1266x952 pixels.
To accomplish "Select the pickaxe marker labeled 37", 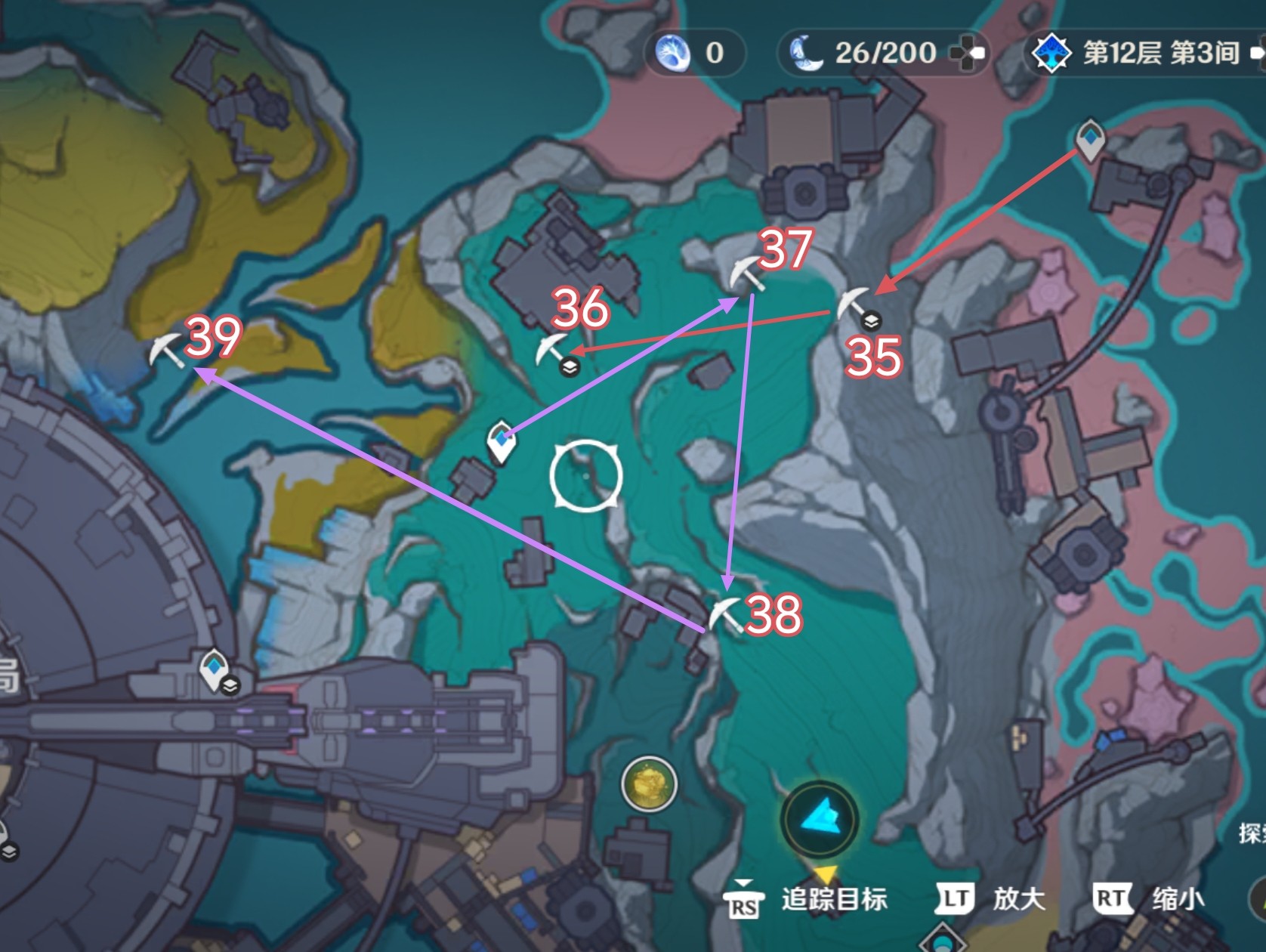I will tap(746, 274).
